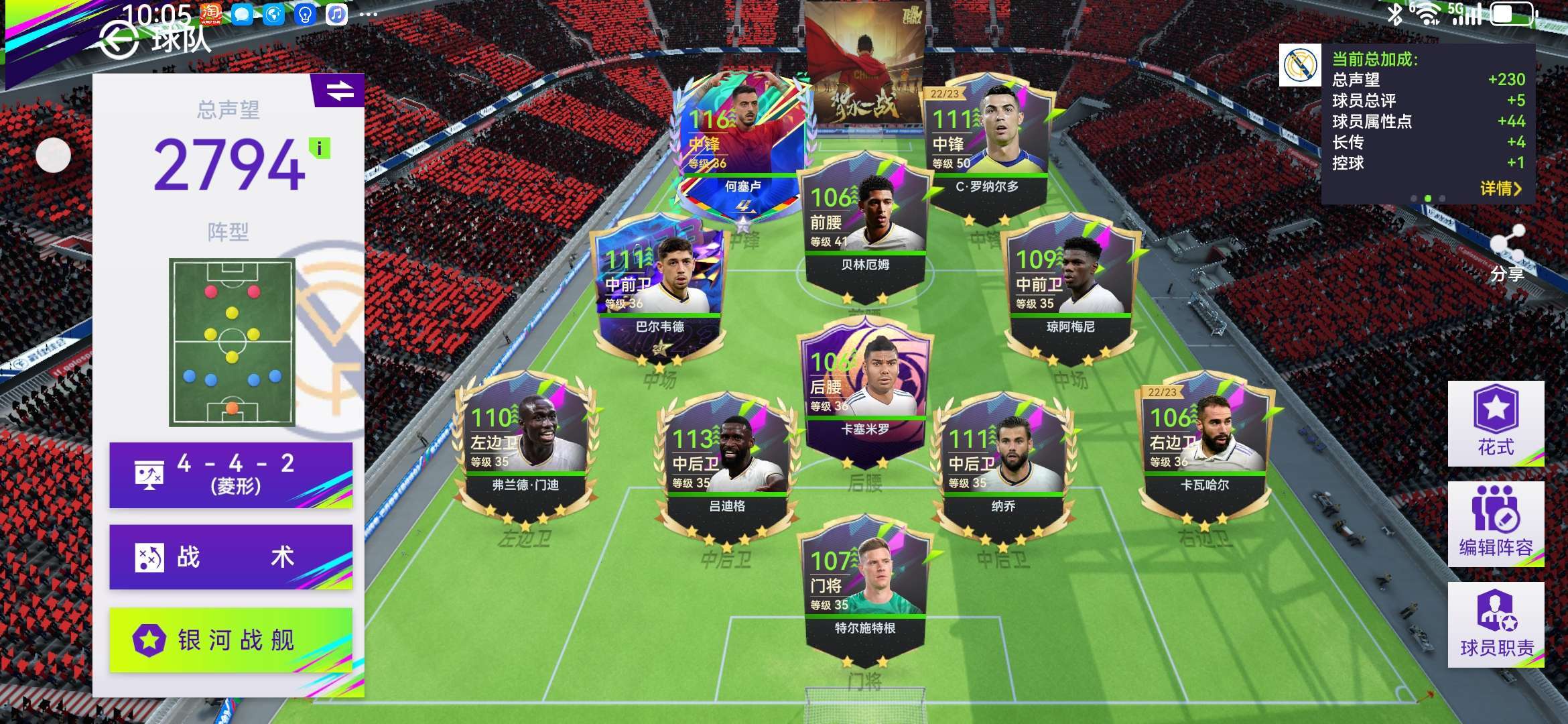This screenshot has width=1568, height=724.
Task: Show the green info icon next to 2794
Action: [320, 148]
